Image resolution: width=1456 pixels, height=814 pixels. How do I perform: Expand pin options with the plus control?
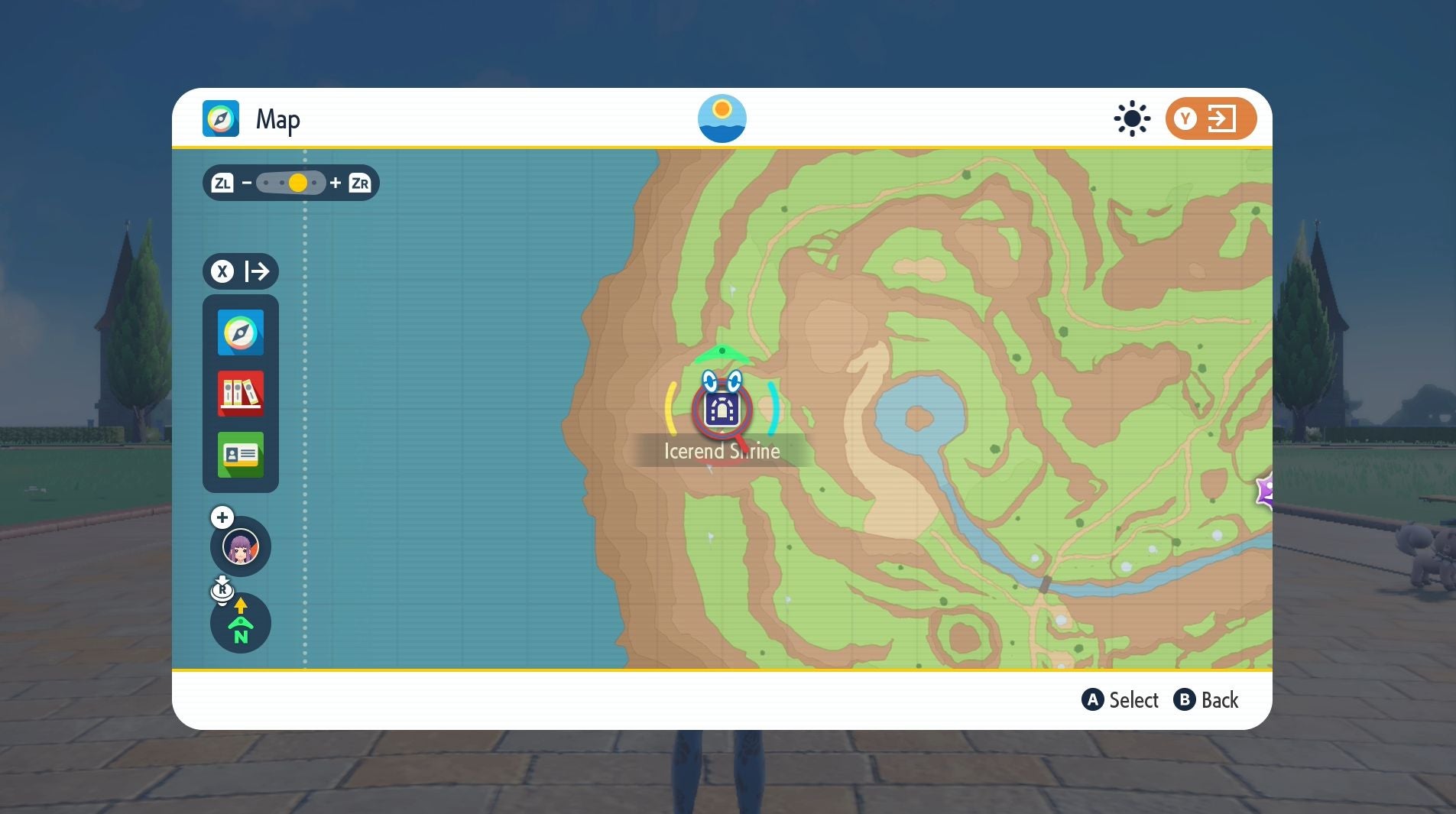click(x=221, y=517)
